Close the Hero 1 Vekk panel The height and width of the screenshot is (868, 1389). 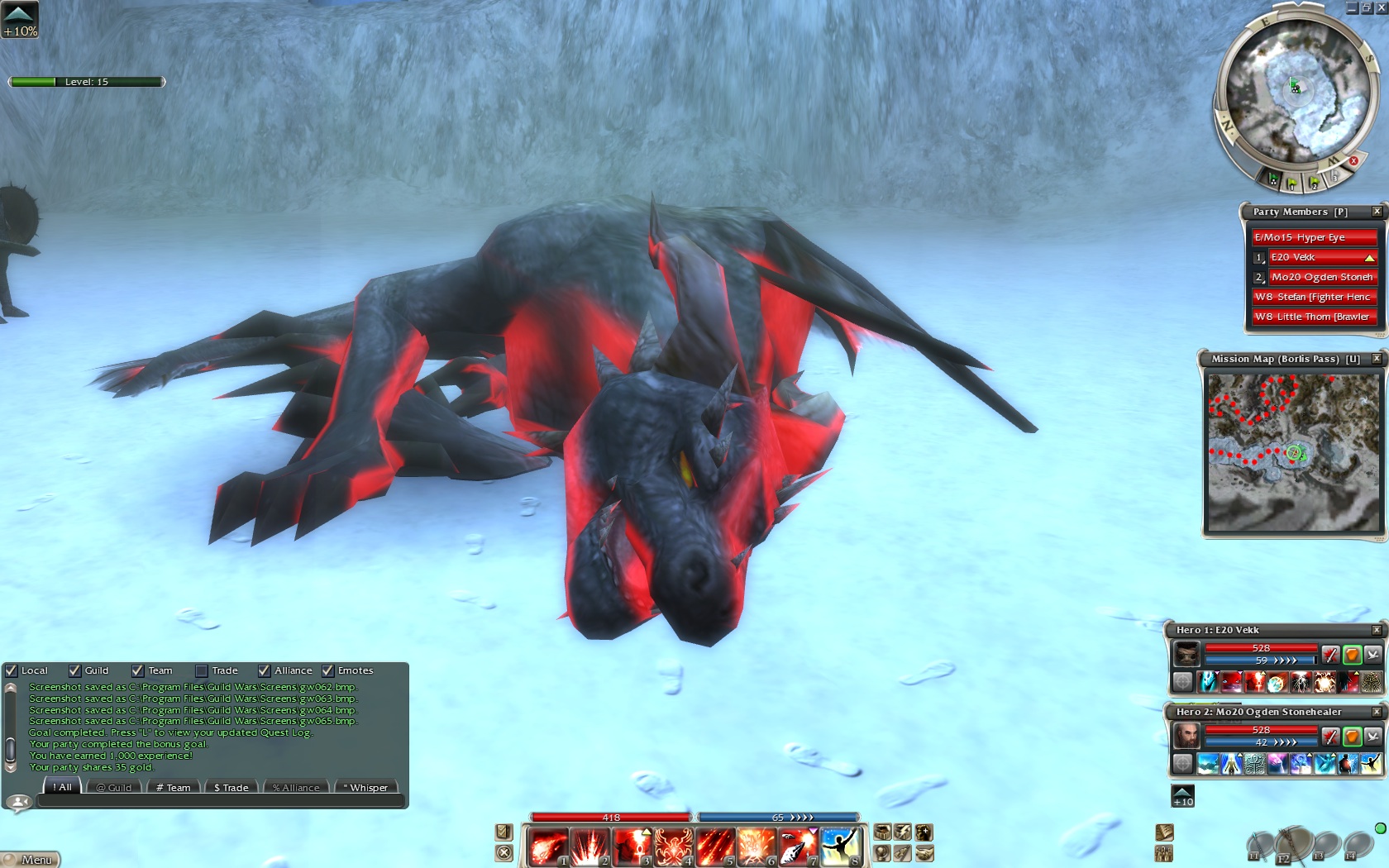pyautogui.click(x=1377, y=630)
